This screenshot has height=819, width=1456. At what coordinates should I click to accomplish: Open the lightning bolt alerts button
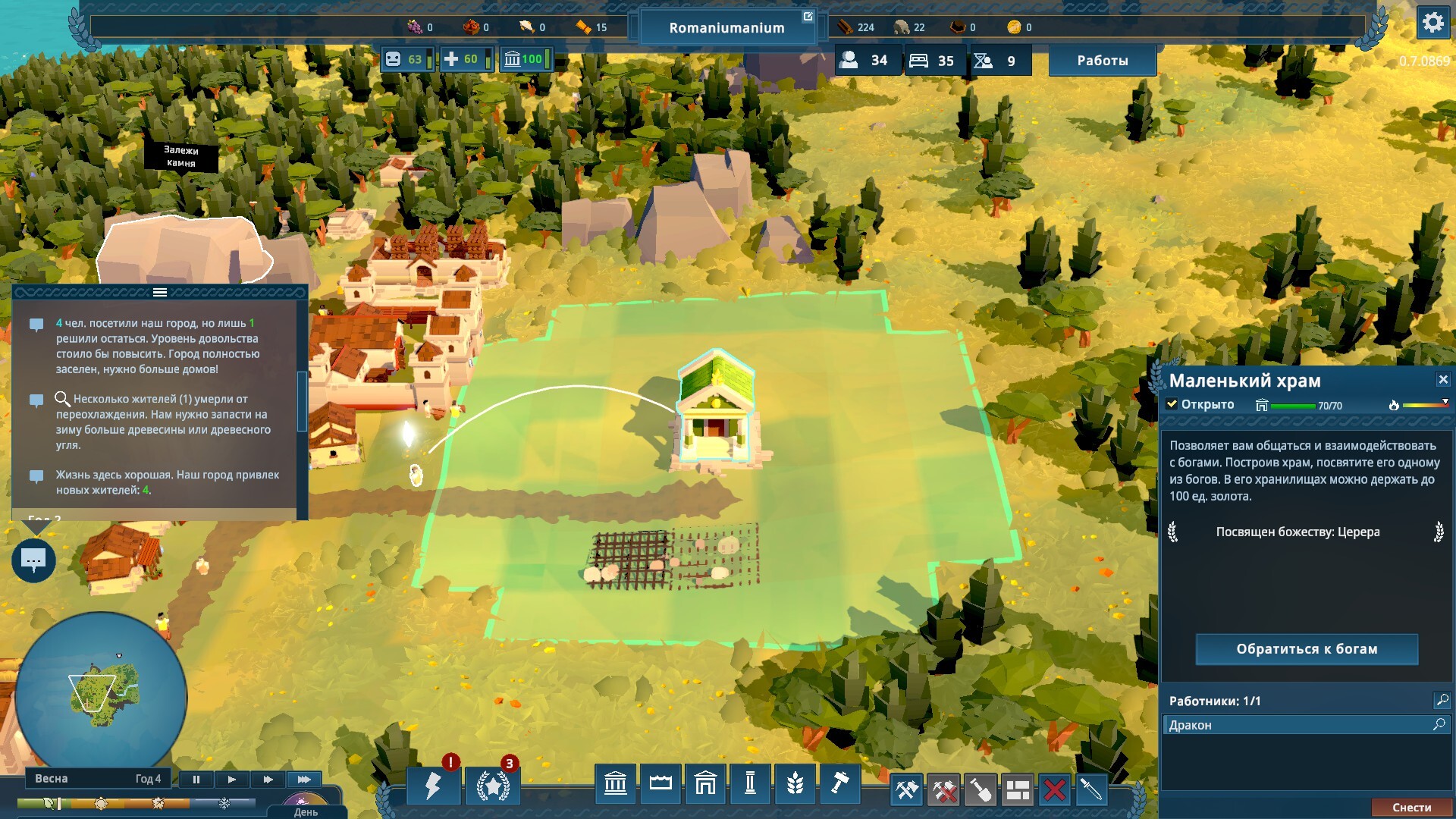tap(433, 786)
